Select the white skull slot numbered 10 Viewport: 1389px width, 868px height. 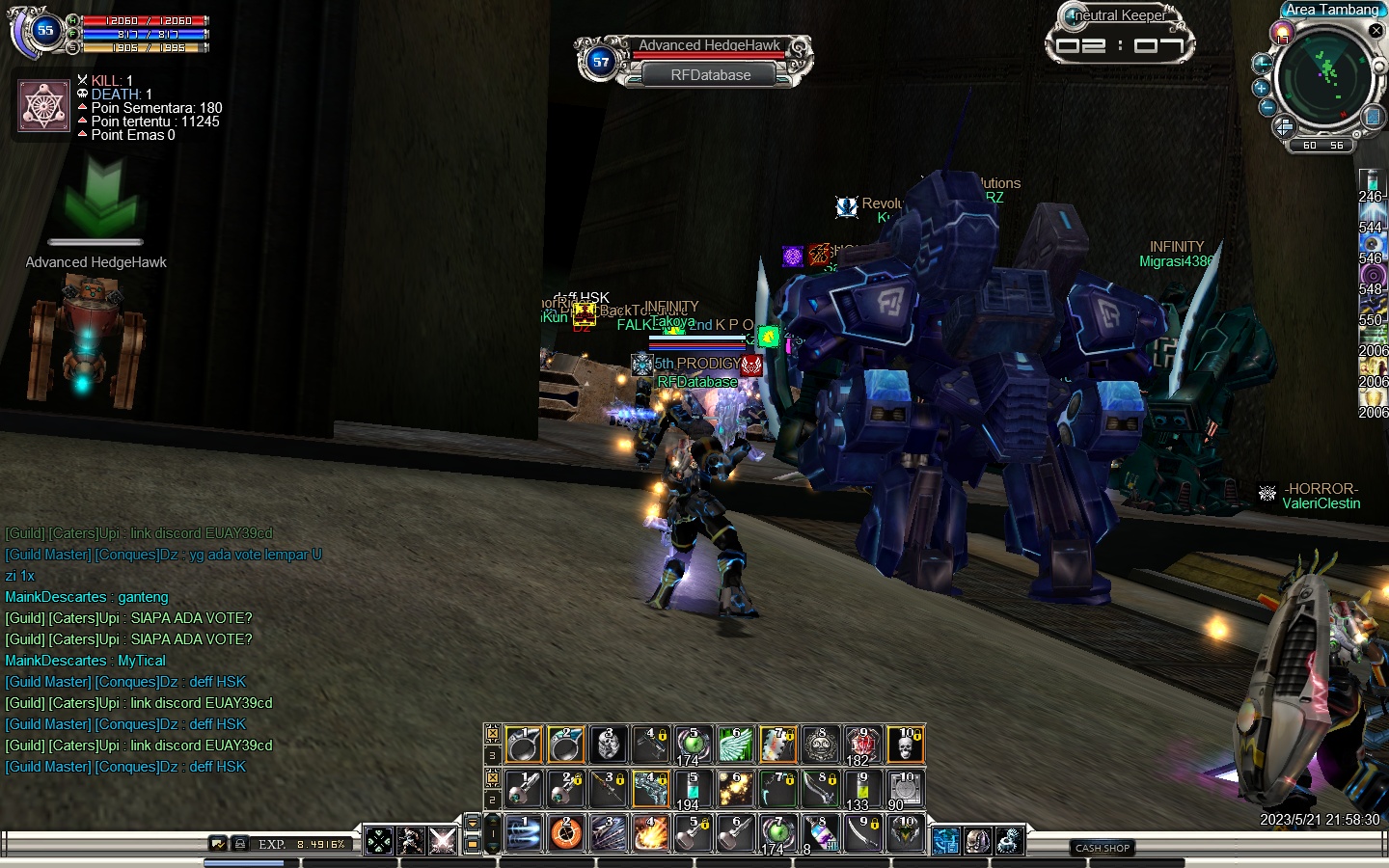(x=905, y=745)
